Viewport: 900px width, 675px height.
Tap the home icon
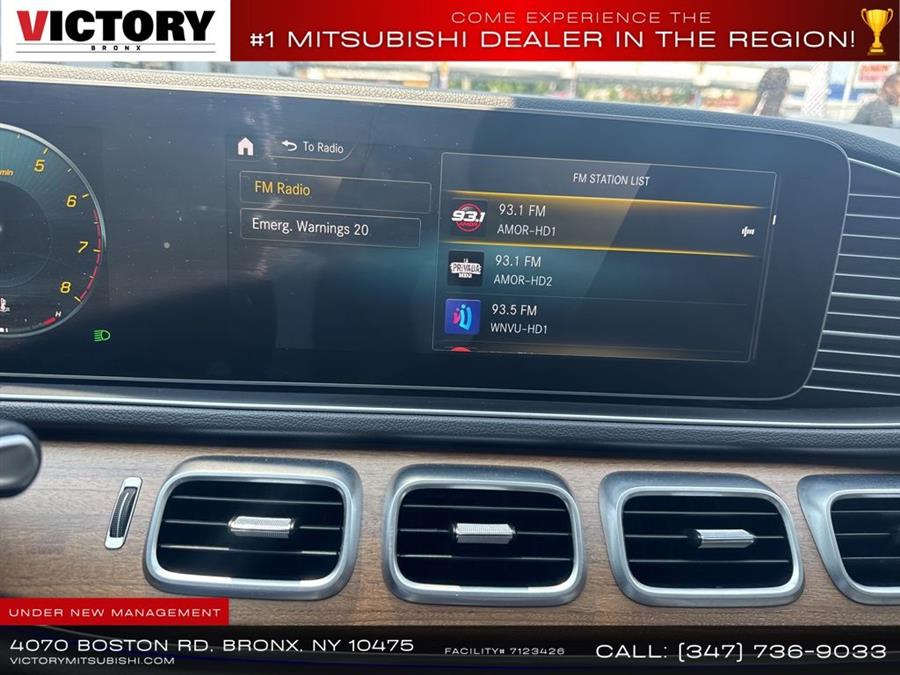(x=245, y=147)
